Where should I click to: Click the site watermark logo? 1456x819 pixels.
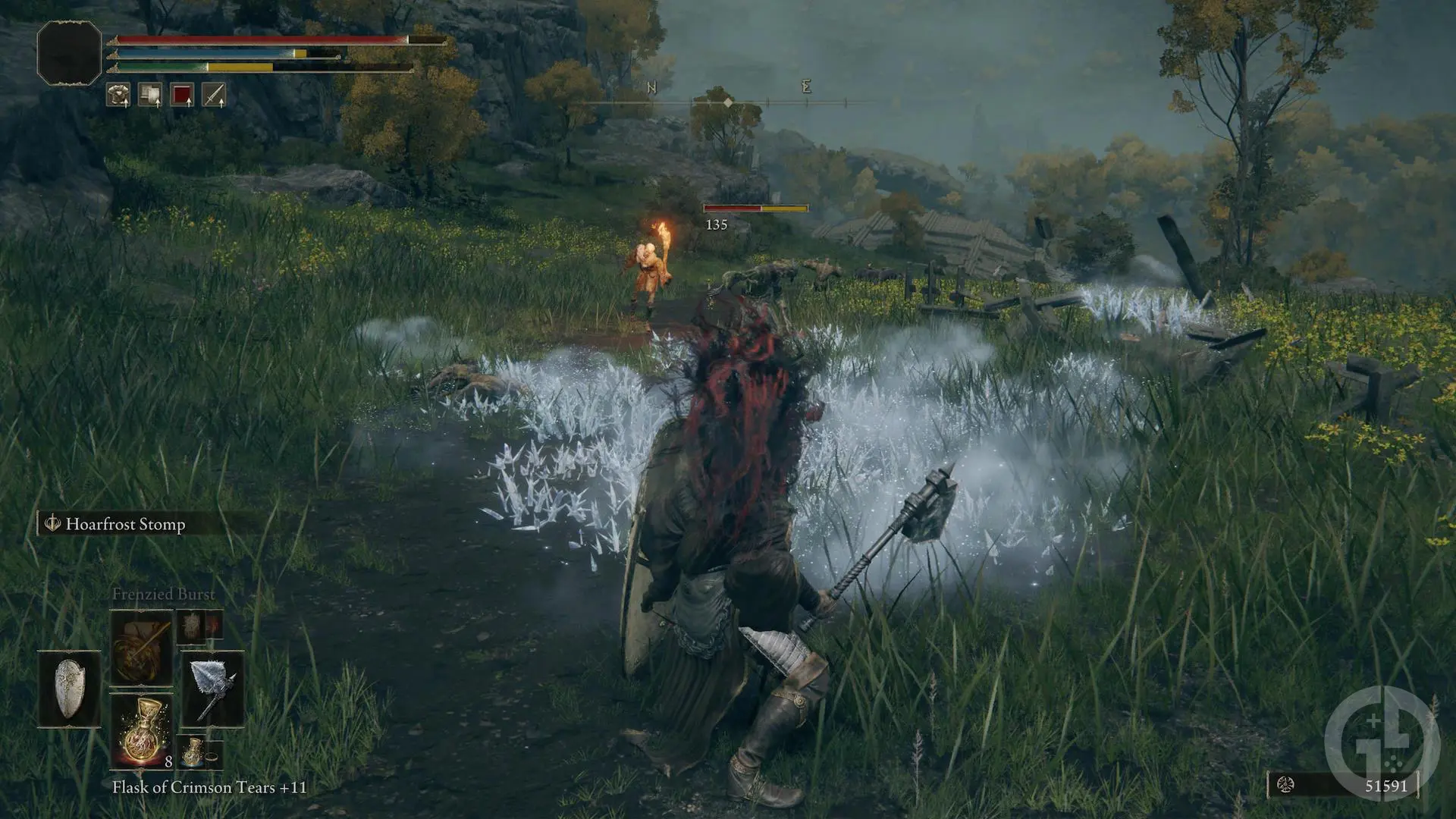pyautogui.click(x=1382, y=741)
